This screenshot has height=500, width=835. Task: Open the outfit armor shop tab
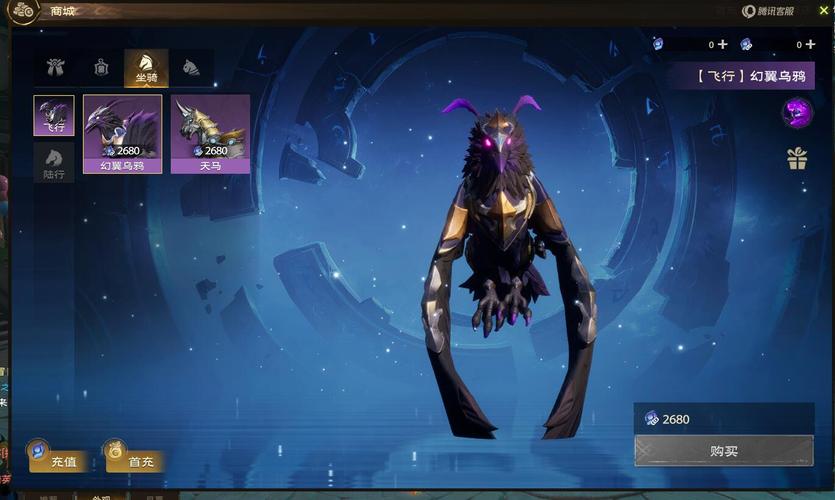pos(56,68)
